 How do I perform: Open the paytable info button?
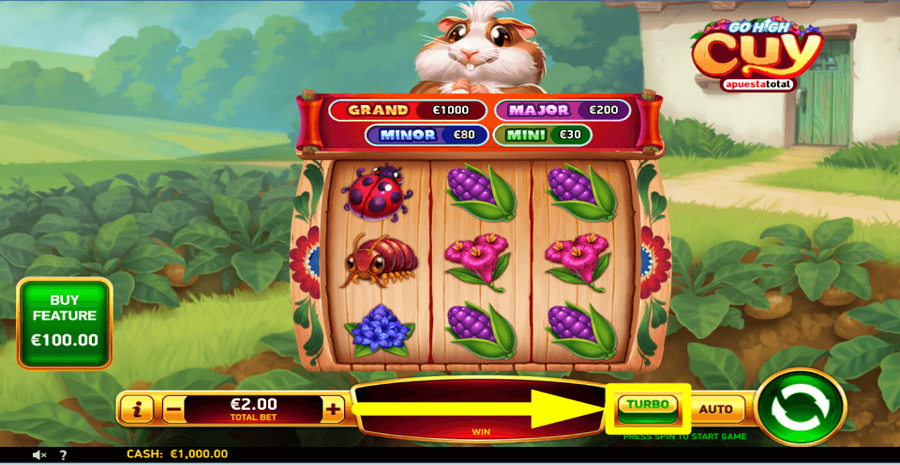pos(139,408)
